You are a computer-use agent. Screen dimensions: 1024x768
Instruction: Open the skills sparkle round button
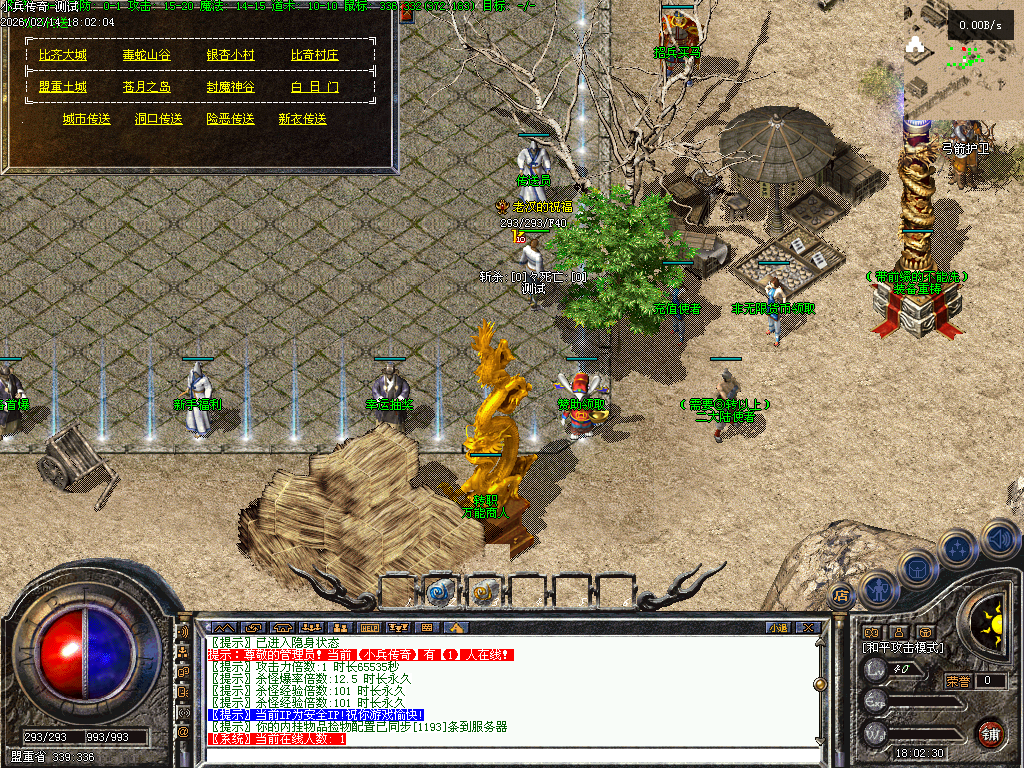[958, 548]
